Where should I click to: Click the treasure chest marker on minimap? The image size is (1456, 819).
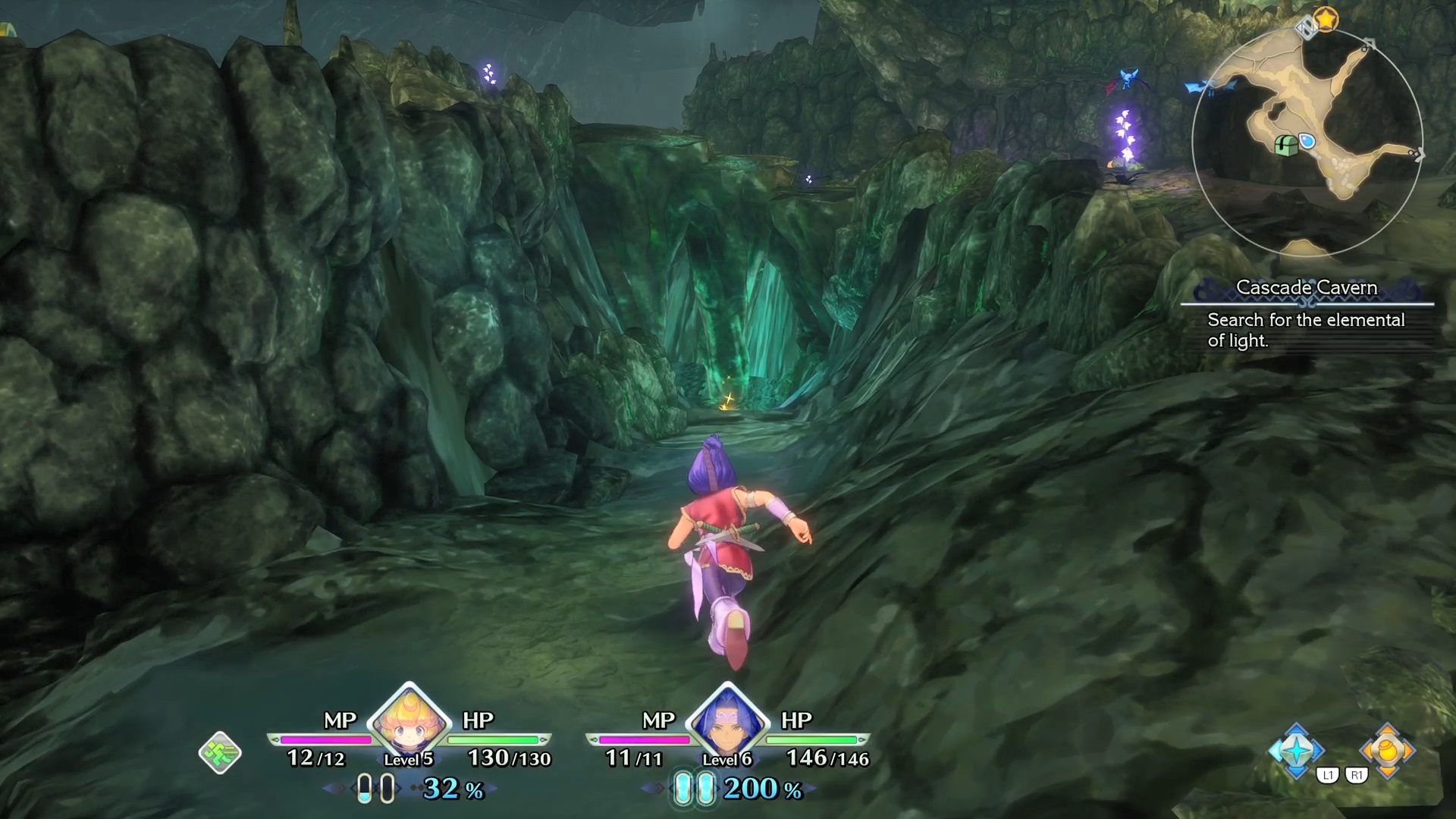click(1285, 145)
